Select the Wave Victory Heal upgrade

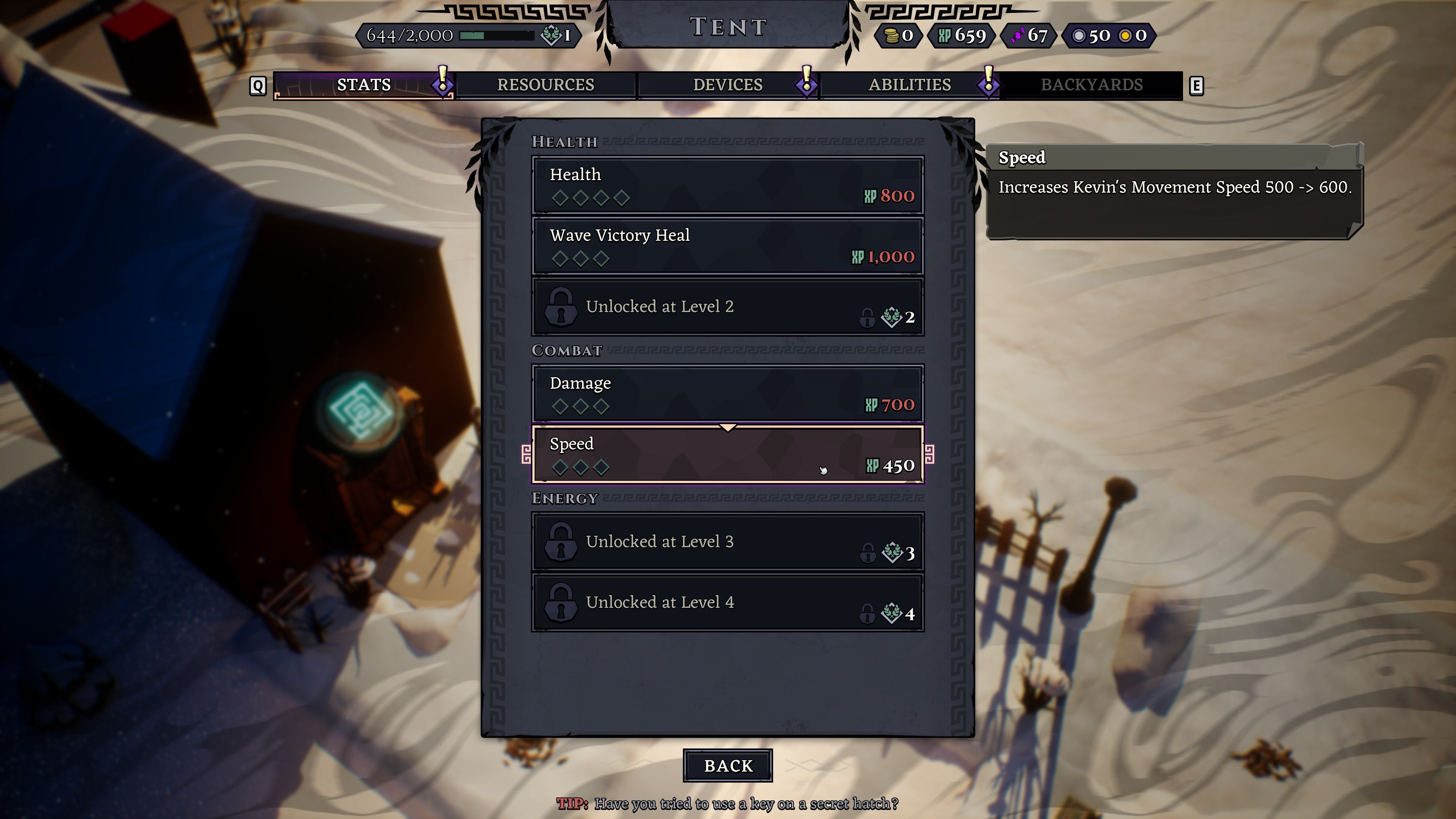pyautogui.click(x=728, y=246)
